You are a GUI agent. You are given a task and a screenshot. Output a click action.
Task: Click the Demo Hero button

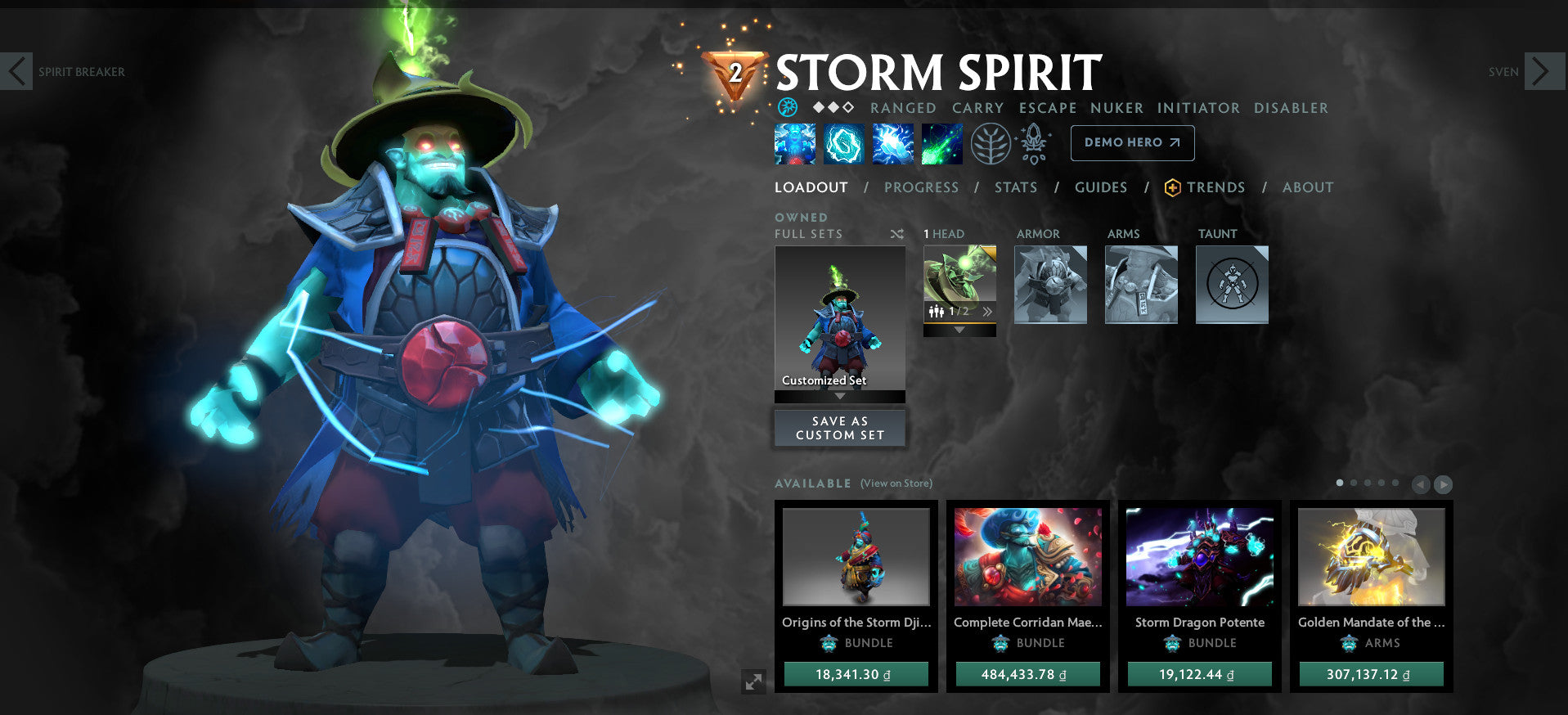[1132, 142]
